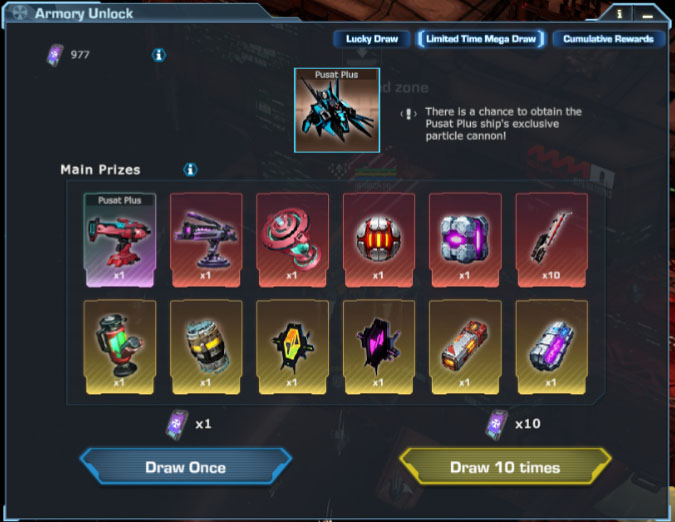Choose the purple-glow silver capsule prize
The height and width of the screenshot is (522, 675).
pyautogui.click(x=550, y=344)
